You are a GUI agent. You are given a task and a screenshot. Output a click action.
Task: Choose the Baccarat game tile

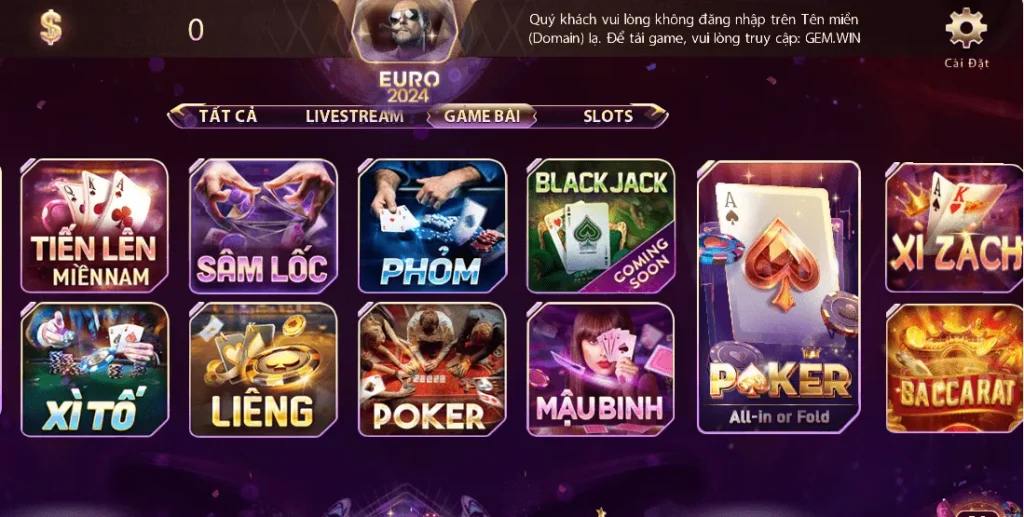(x=954, y=369)
